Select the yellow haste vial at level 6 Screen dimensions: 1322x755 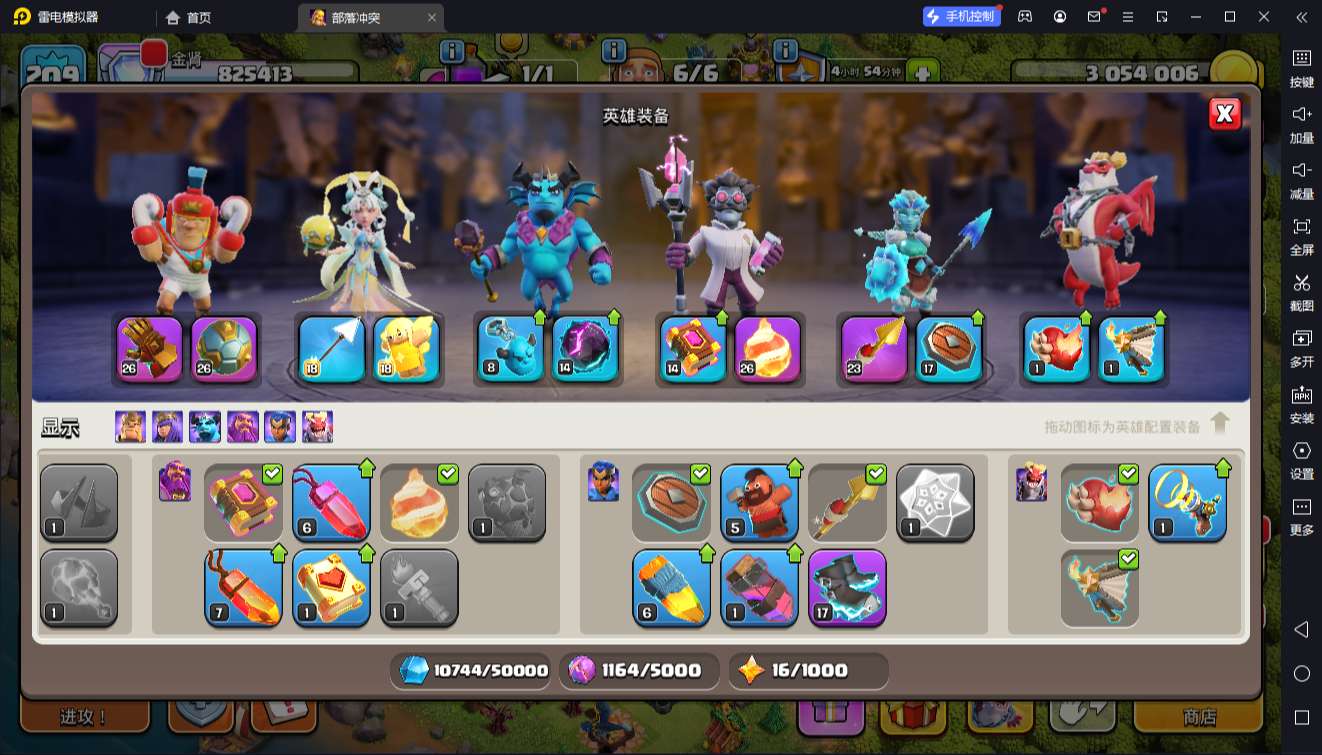pos(671,588)
